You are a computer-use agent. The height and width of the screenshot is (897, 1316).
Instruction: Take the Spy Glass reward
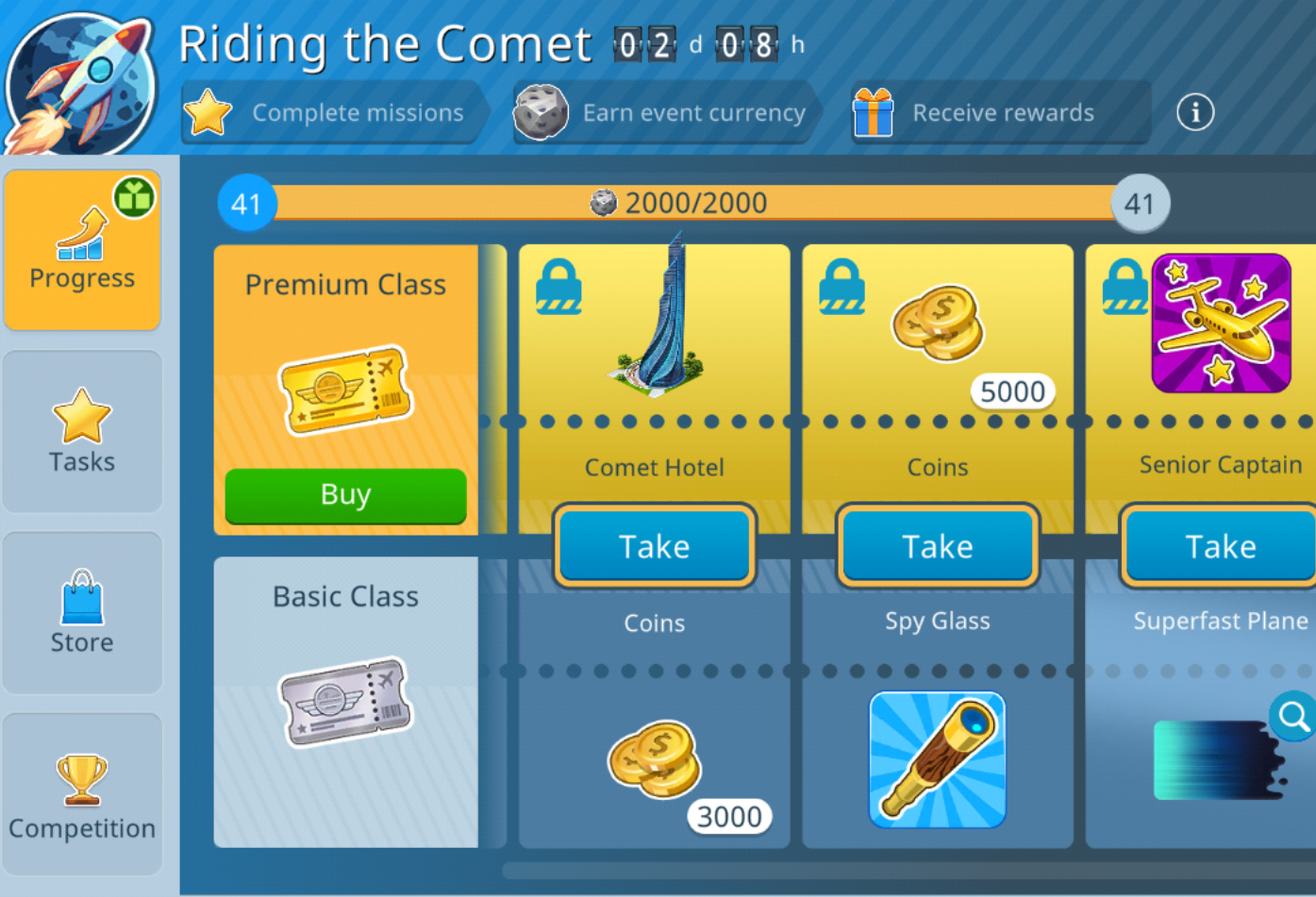937,546
